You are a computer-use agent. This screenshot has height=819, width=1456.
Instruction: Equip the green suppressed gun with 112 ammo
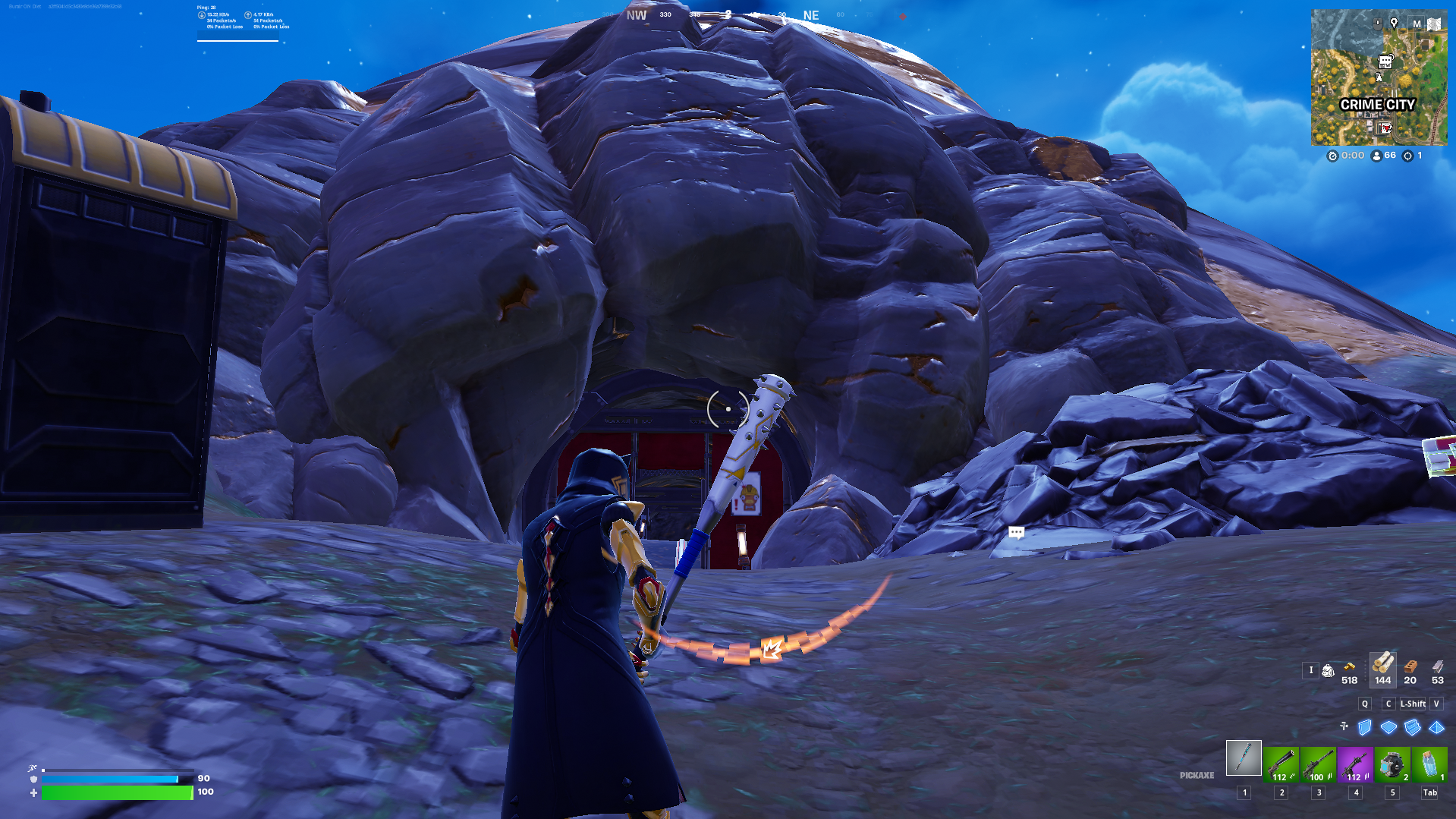(x=1281, y=764)
